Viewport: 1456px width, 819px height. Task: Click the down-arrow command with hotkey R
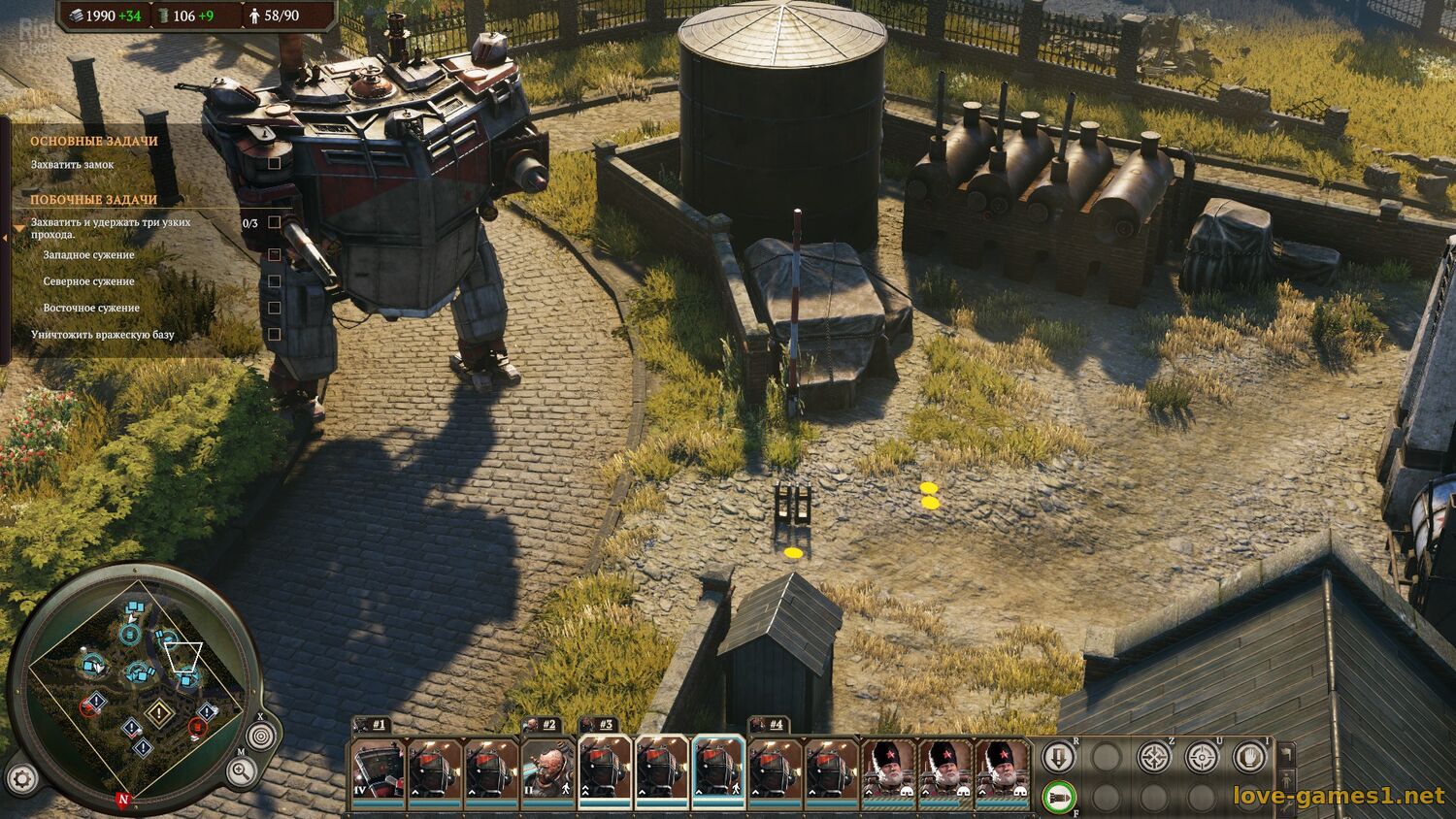tap(1058, 756)
